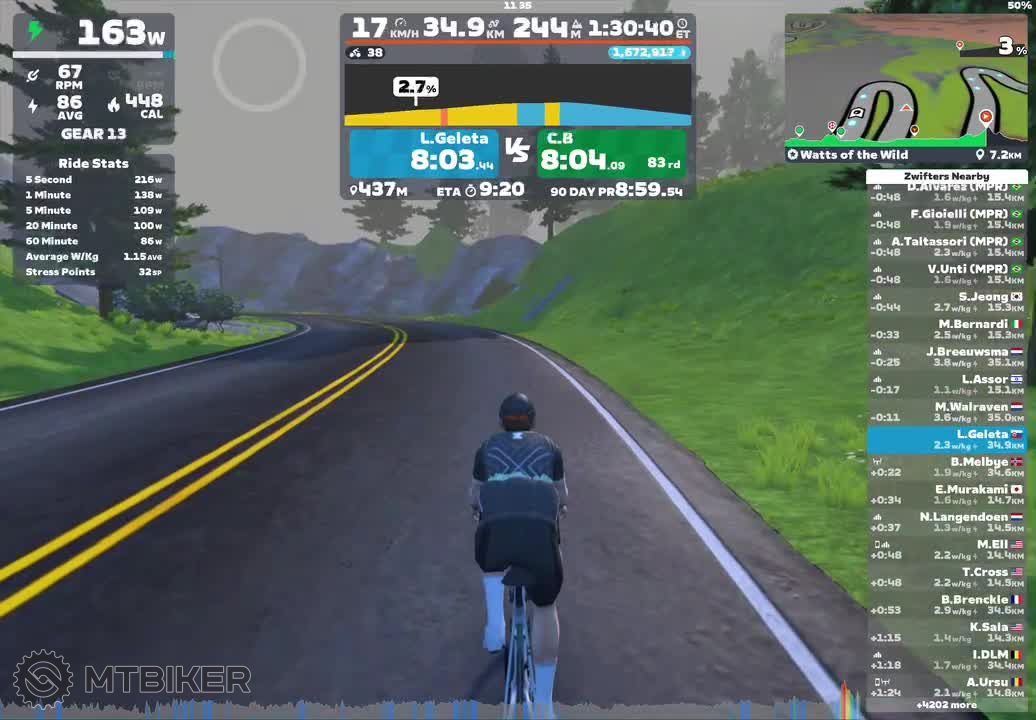This screenshot has height=720, width=1036.
Task: Click the 163w power display panel
Action: coord(94,34)
